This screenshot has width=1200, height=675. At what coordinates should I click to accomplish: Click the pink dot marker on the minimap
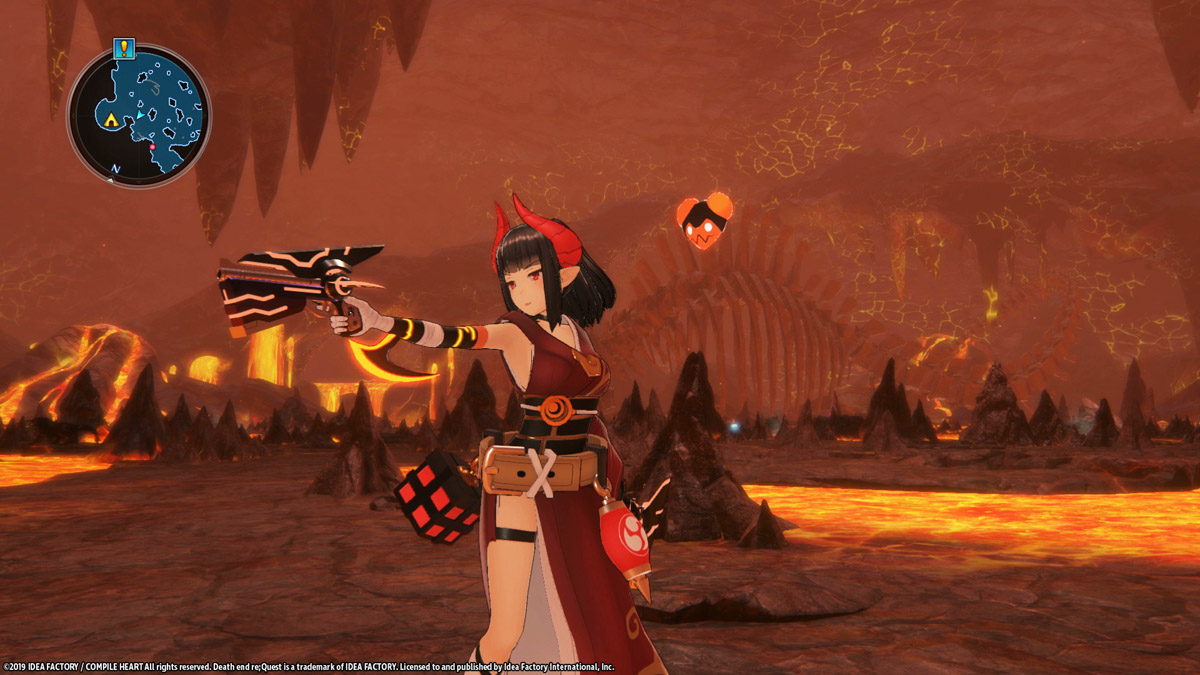(x=152, y=147)
